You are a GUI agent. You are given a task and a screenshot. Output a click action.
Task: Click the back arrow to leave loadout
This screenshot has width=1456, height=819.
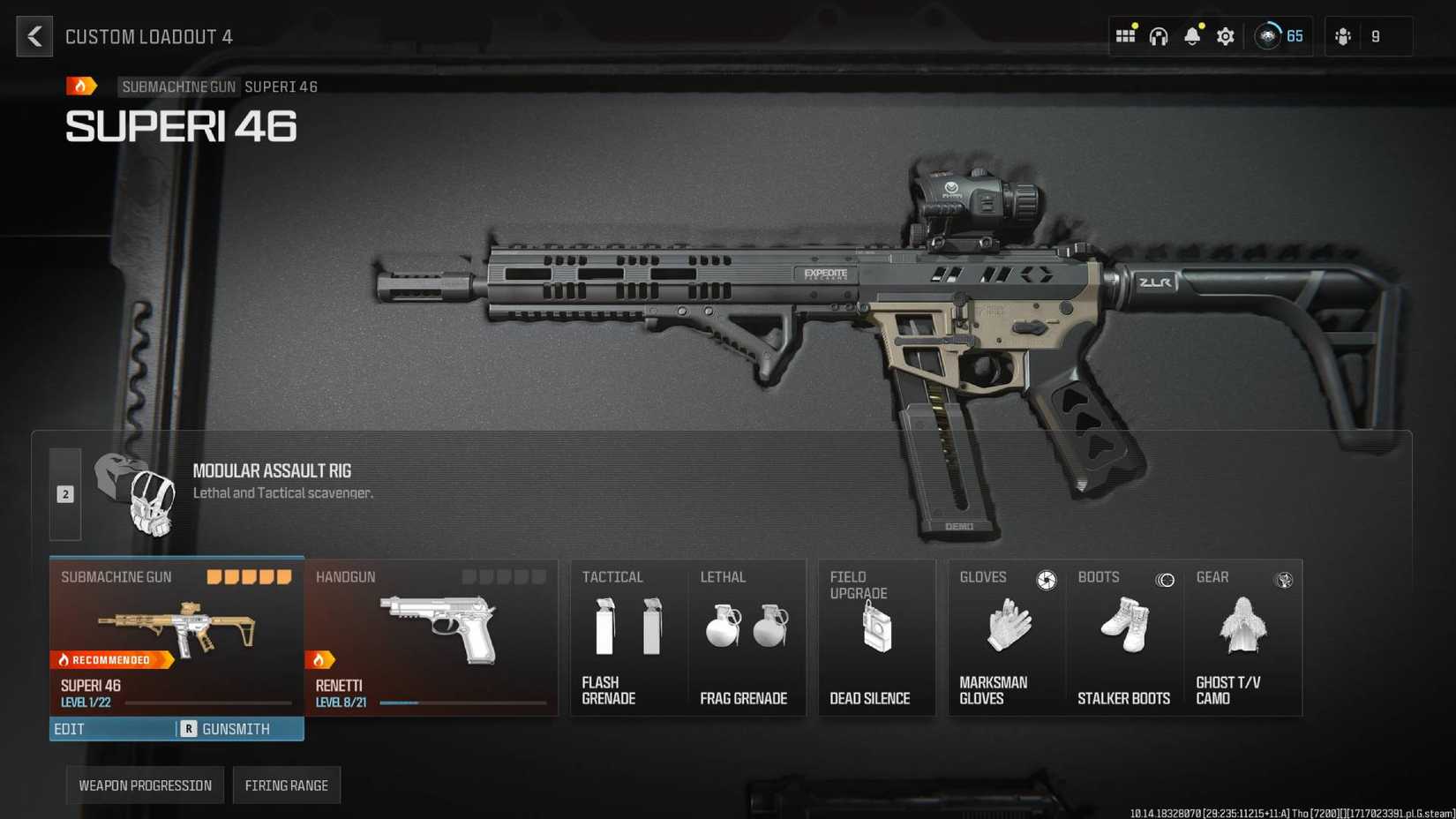point(34,36)
